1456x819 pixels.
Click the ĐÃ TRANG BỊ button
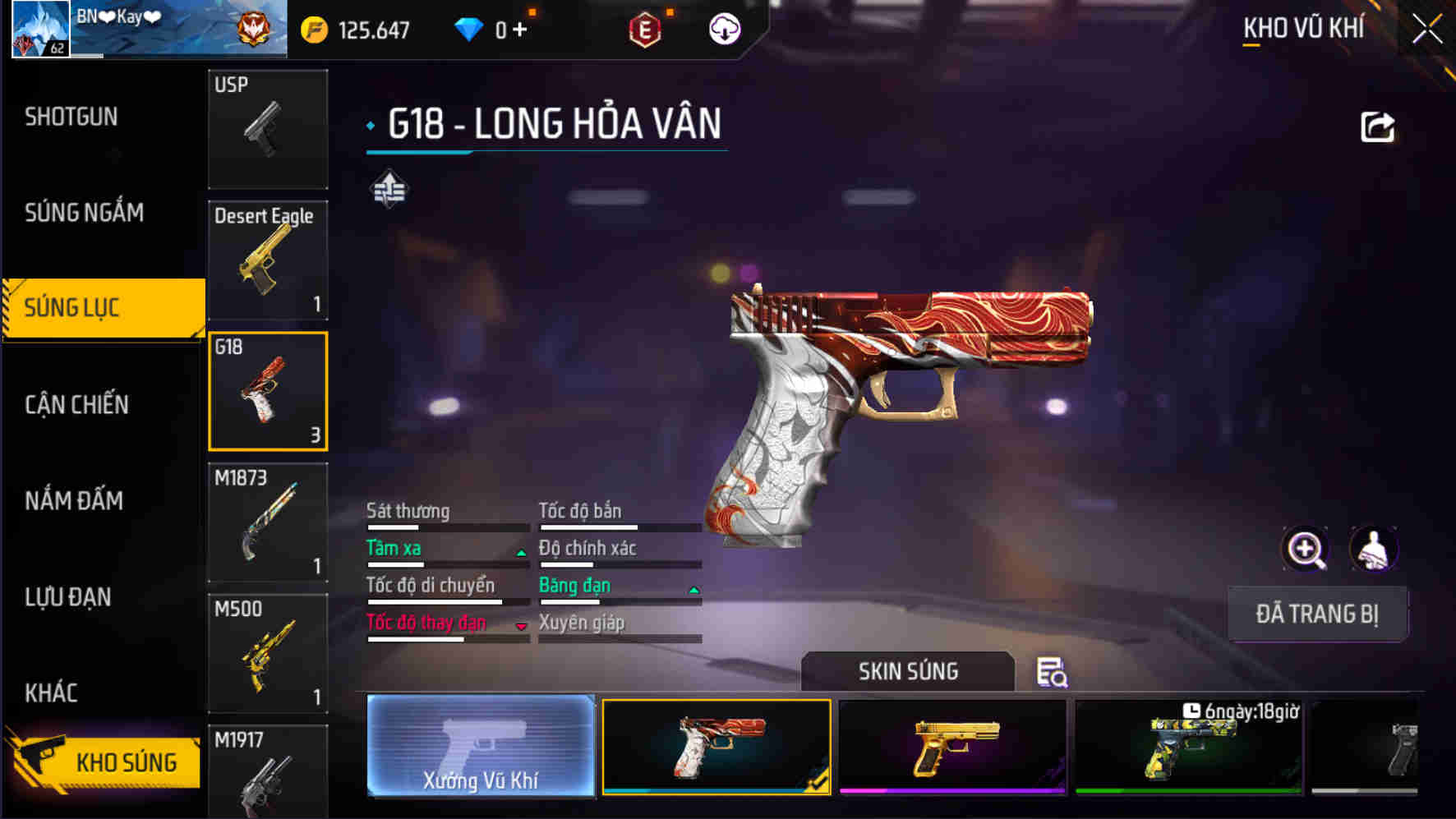(x=1317, y=614)
